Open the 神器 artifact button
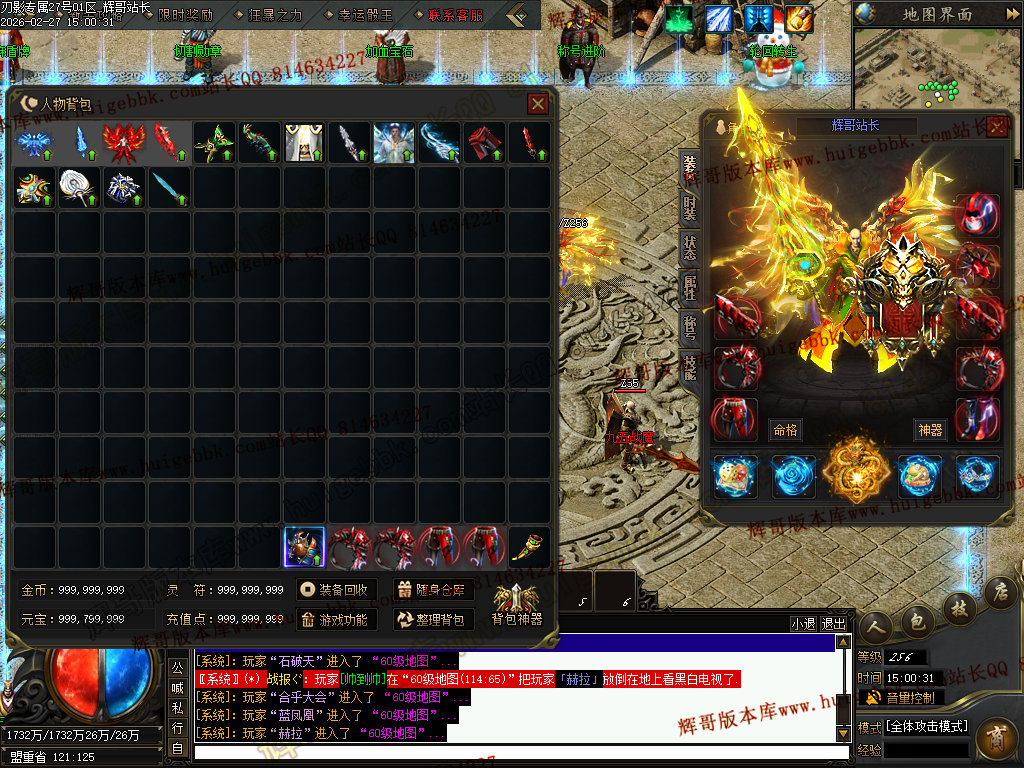 (929, 430)
